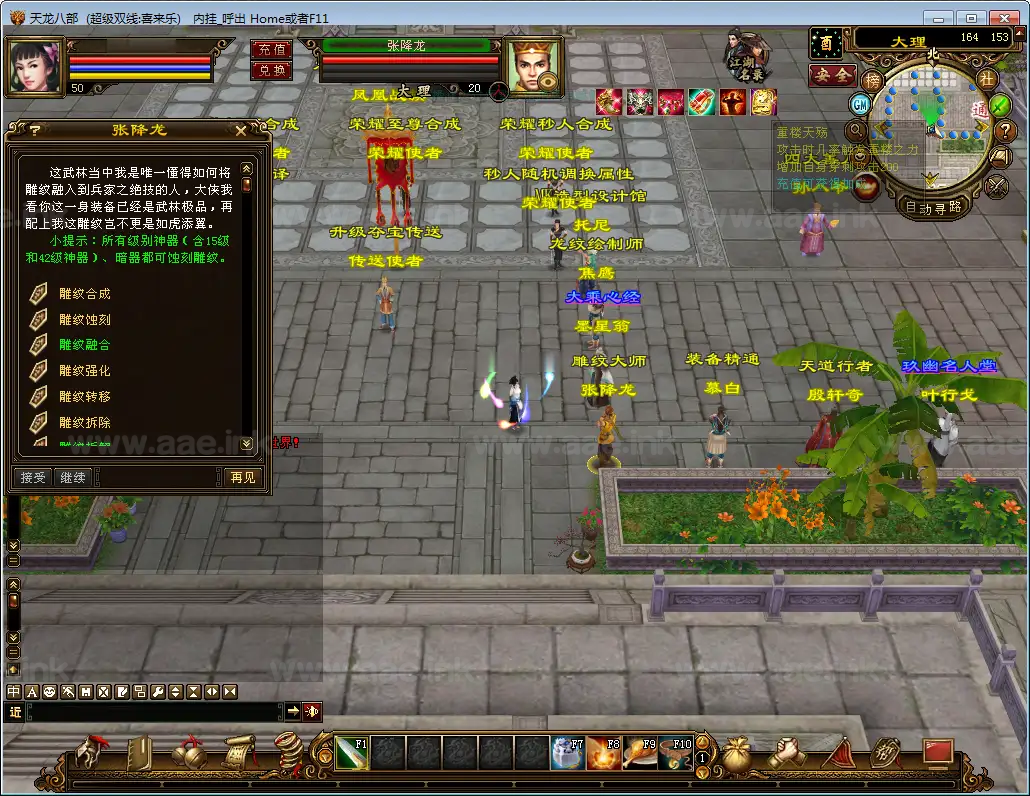Screen dimensions: 1030x796
Task: Say goodbye with the 再见 button
Action: [x=242, y=477]
